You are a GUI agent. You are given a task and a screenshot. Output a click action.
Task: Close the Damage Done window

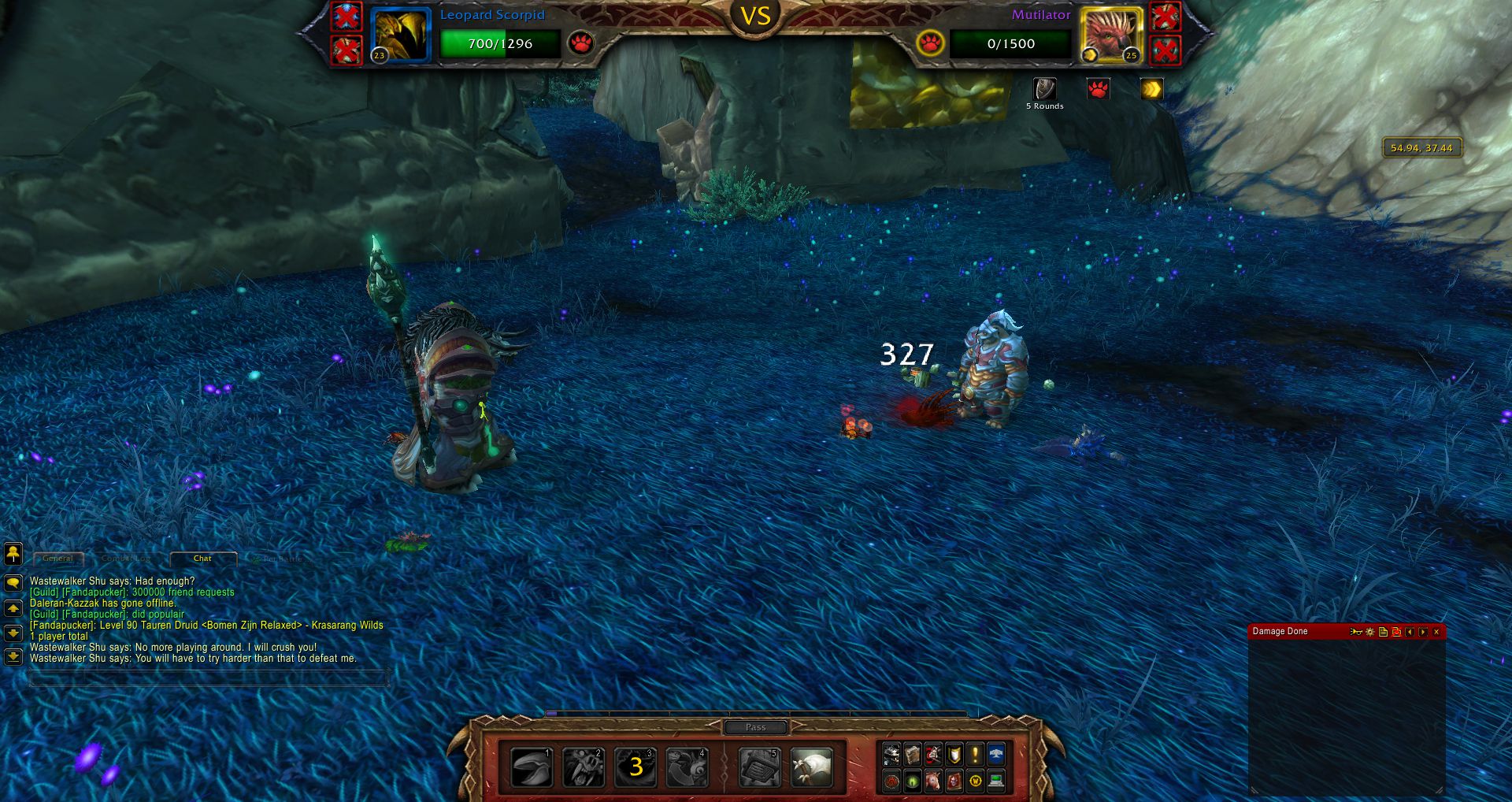pos(1436,632)
